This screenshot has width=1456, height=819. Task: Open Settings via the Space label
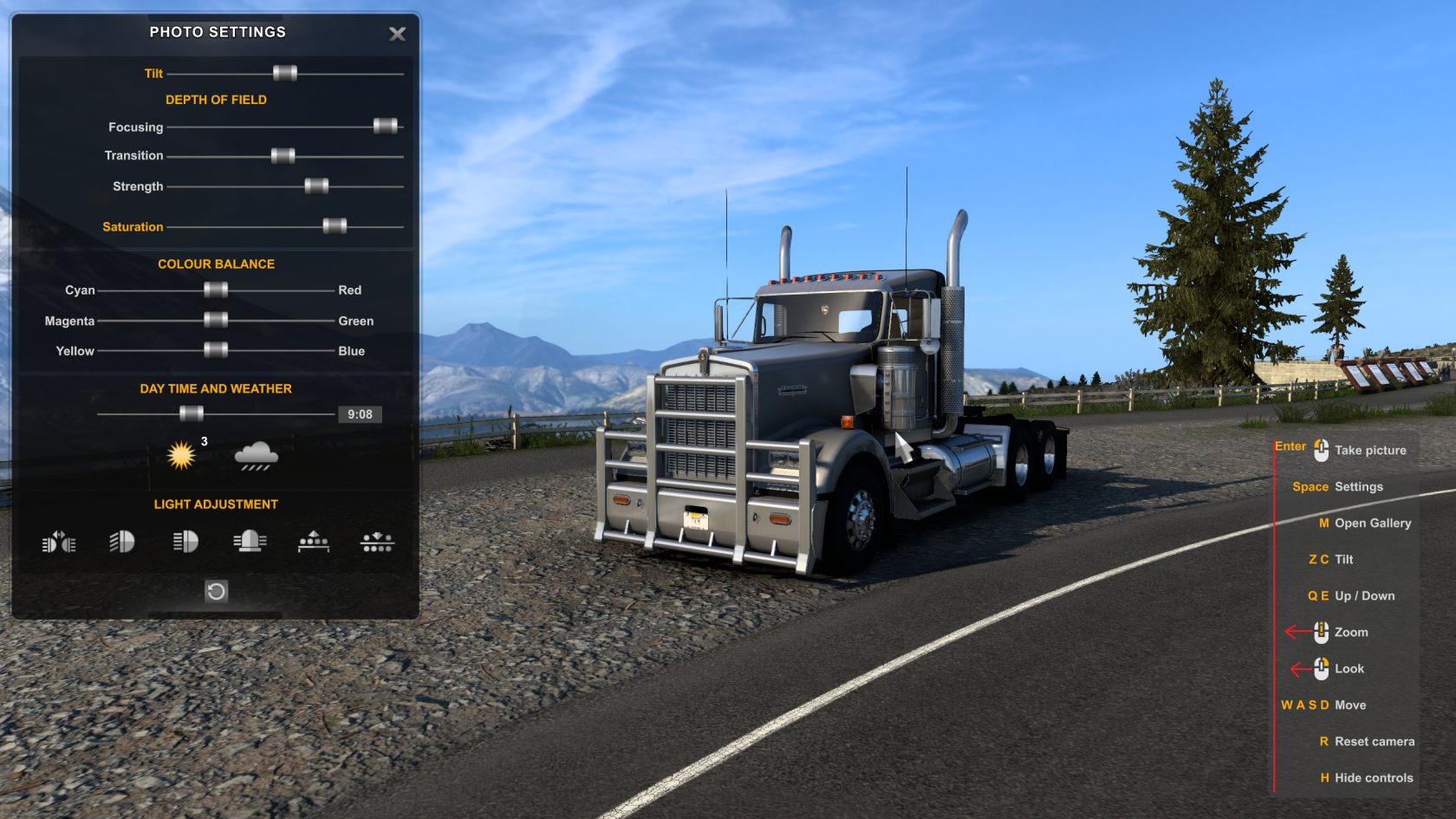(1310, 487)
